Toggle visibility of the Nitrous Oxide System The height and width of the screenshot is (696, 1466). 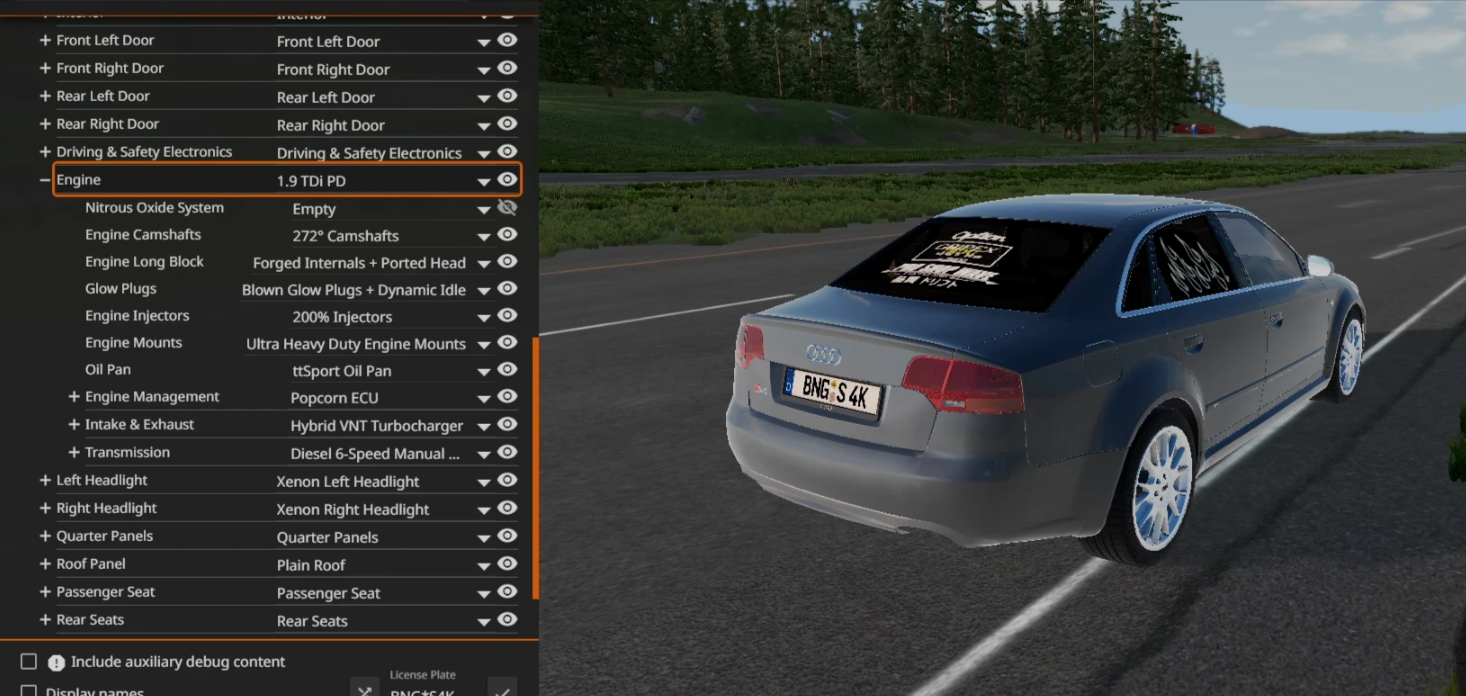coord(507,208)
